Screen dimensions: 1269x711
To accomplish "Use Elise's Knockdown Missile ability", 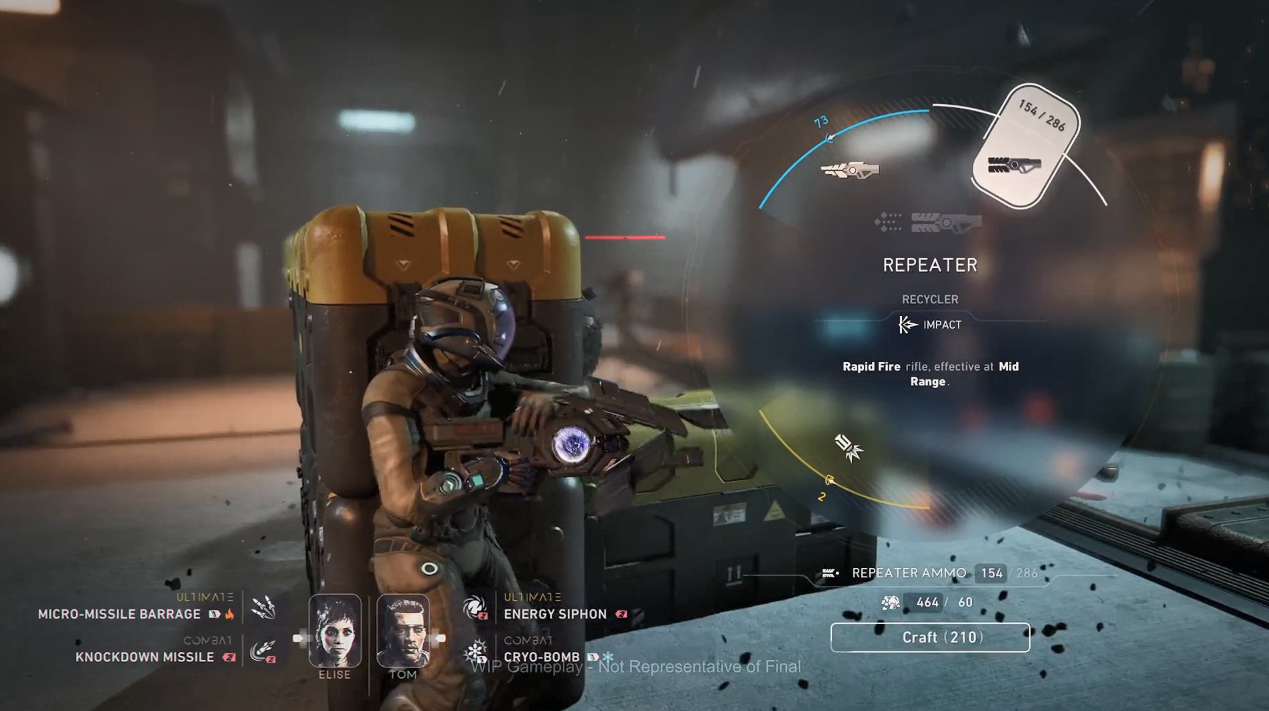I will click(x=263, y=652).
